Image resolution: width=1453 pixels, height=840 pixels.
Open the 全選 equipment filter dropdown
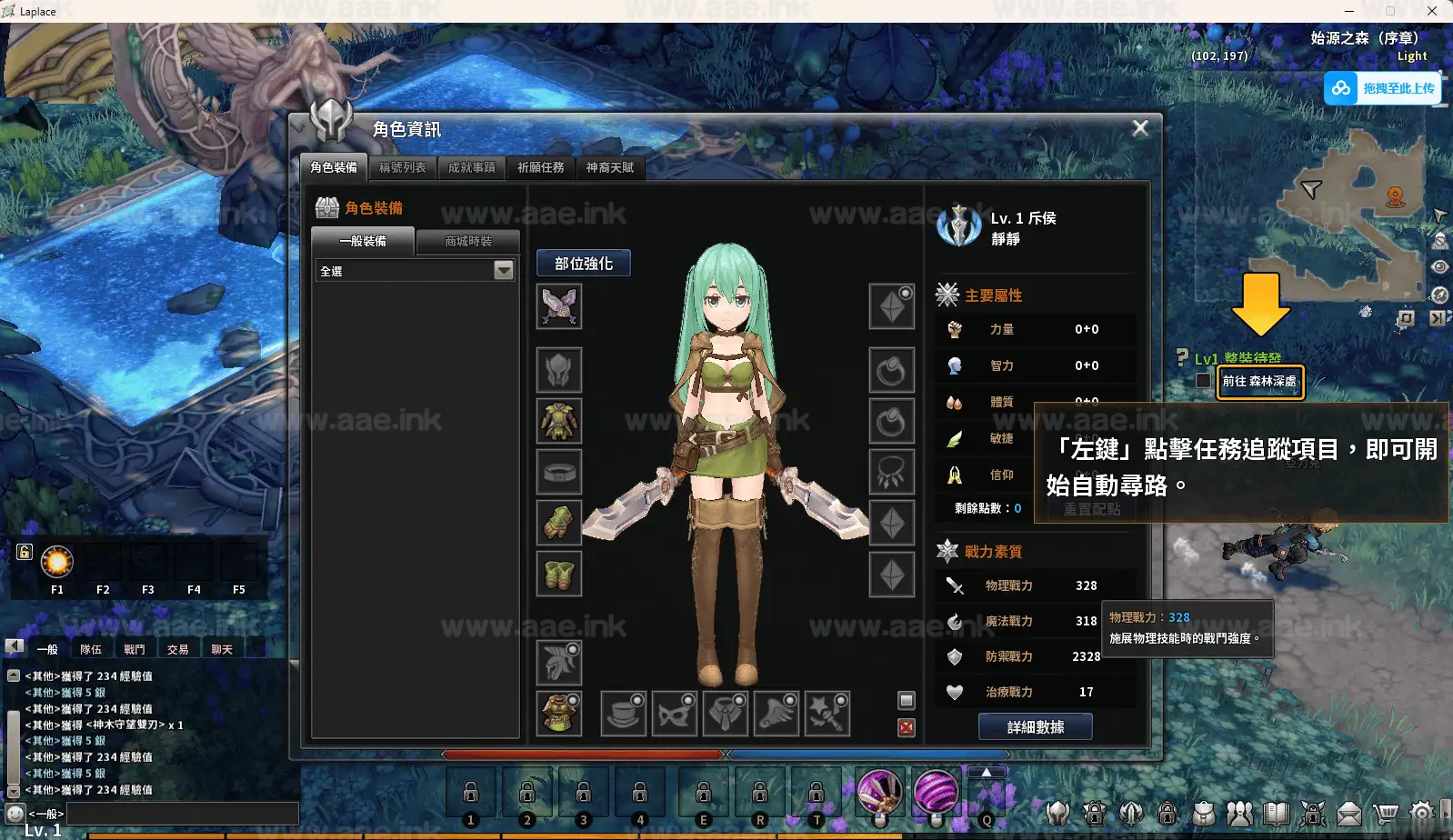pyautogui.click(x=503, y=270)
